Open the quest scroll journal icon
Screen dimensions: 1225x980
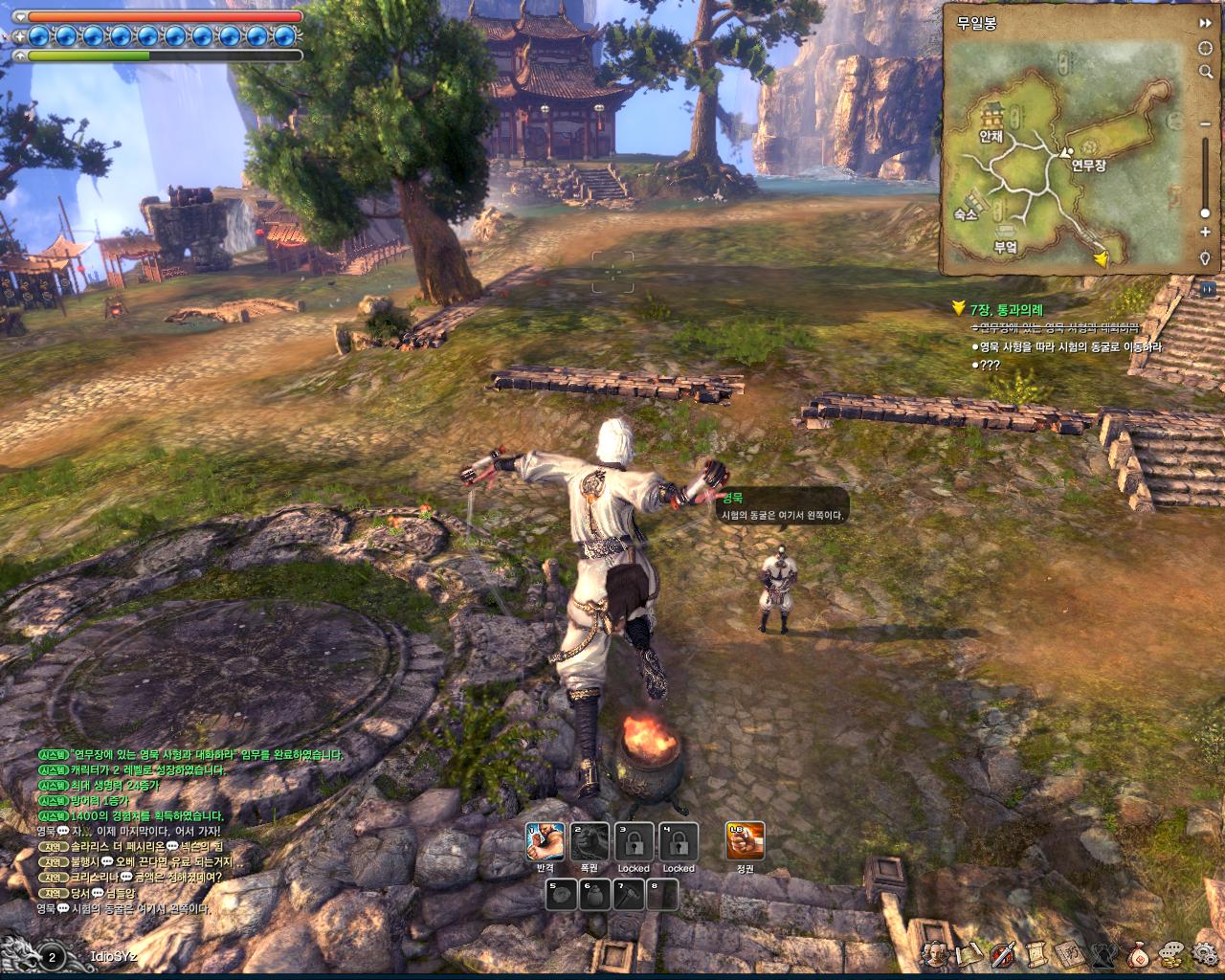[1036, 953]
